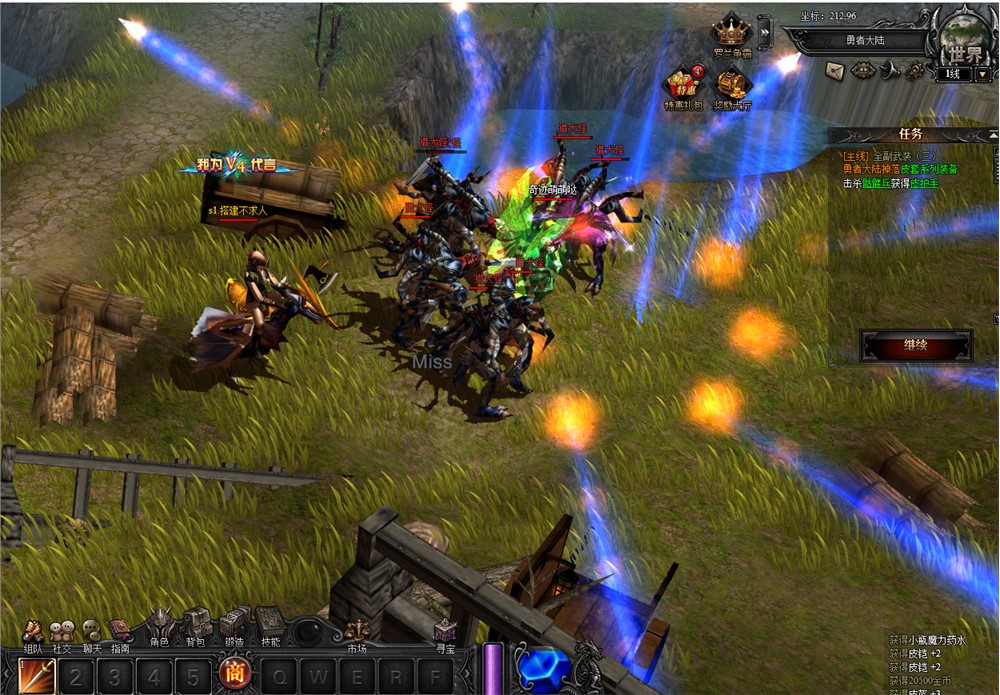Click the 继续 continue button
The height and width of the screenshot is (695, 1000).
[915, 346]
